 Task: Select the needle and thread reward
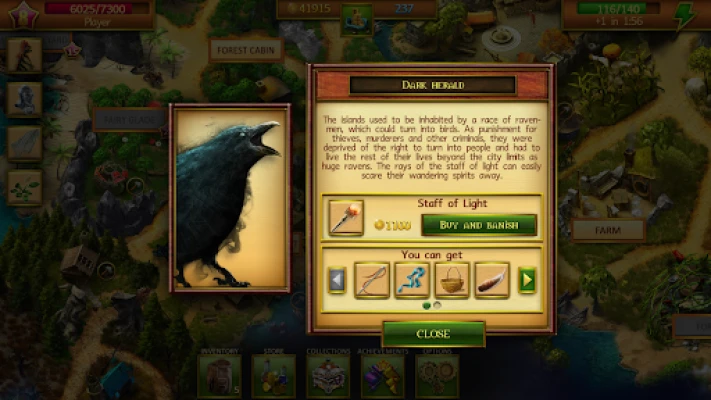371,280
